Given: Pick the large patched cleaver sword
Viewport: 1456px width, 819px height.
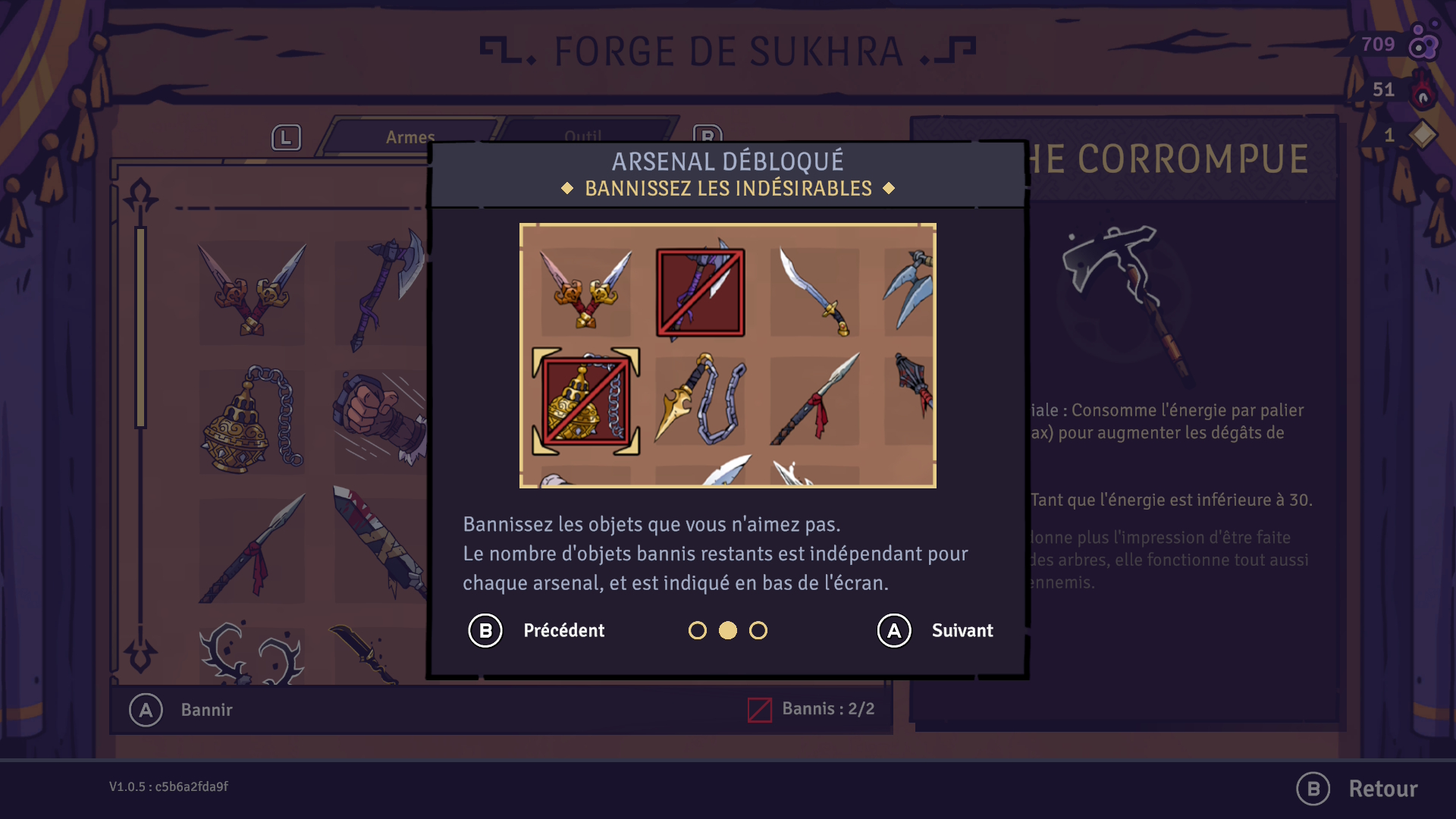Looking at the screenshot, I should 379,542.
